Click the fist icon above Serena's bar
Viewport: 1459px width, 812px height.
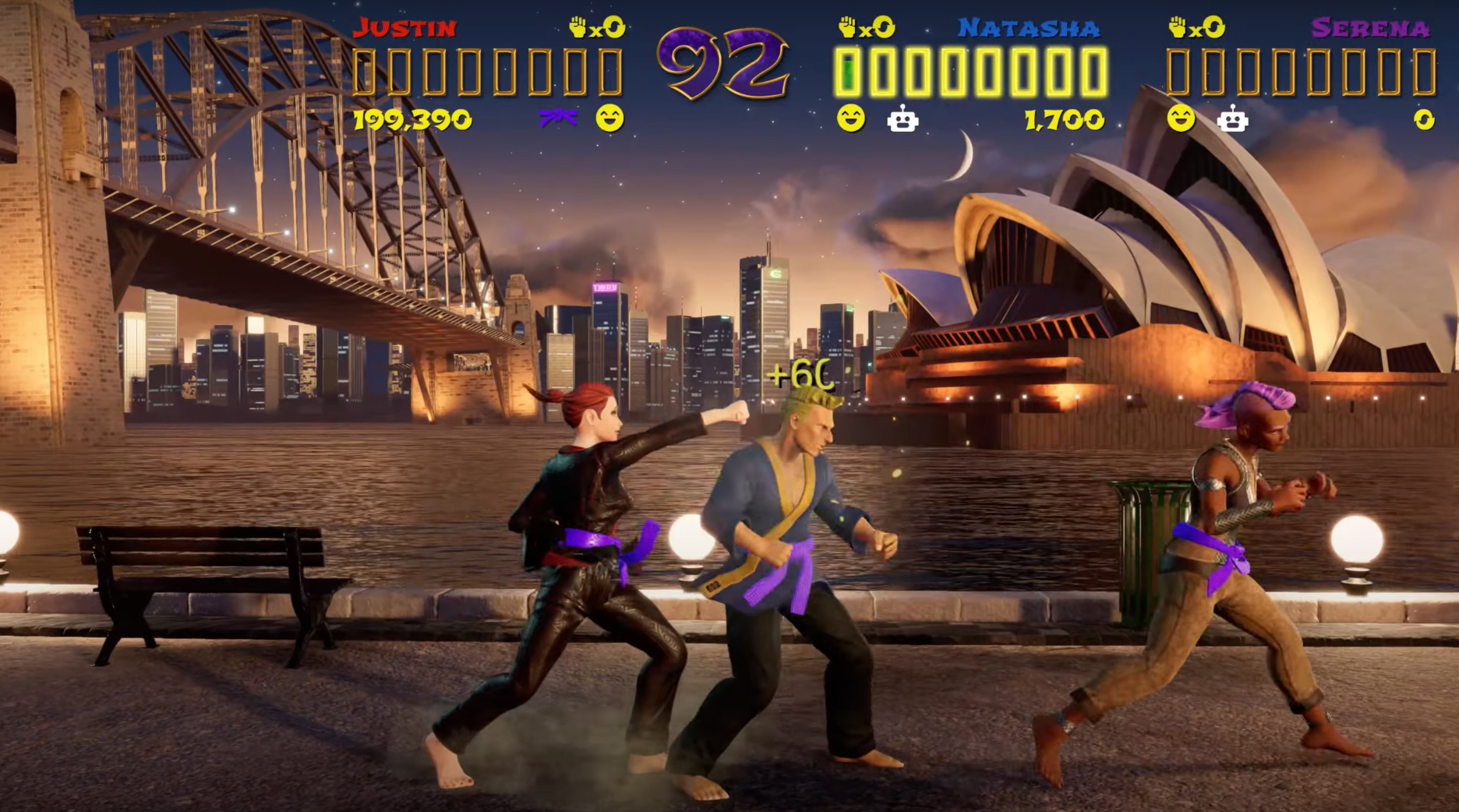click(x=1178, y=28)
